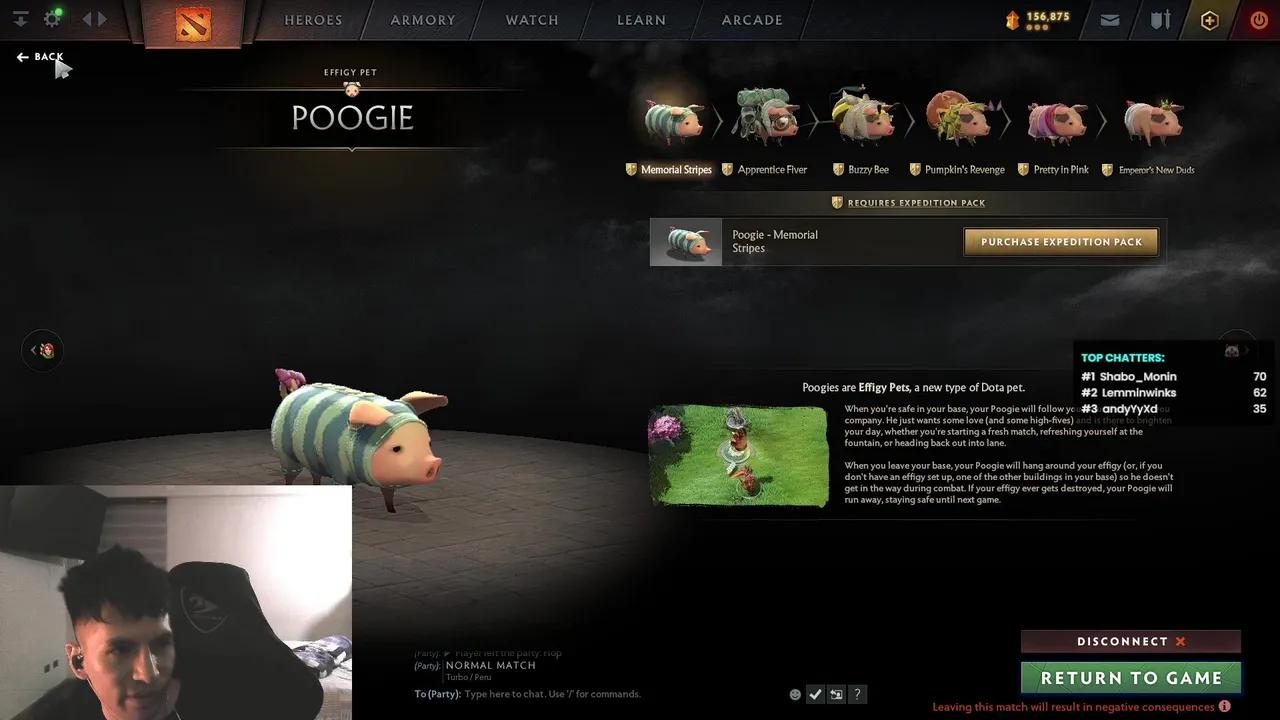Open the WATCH menu

531,20
